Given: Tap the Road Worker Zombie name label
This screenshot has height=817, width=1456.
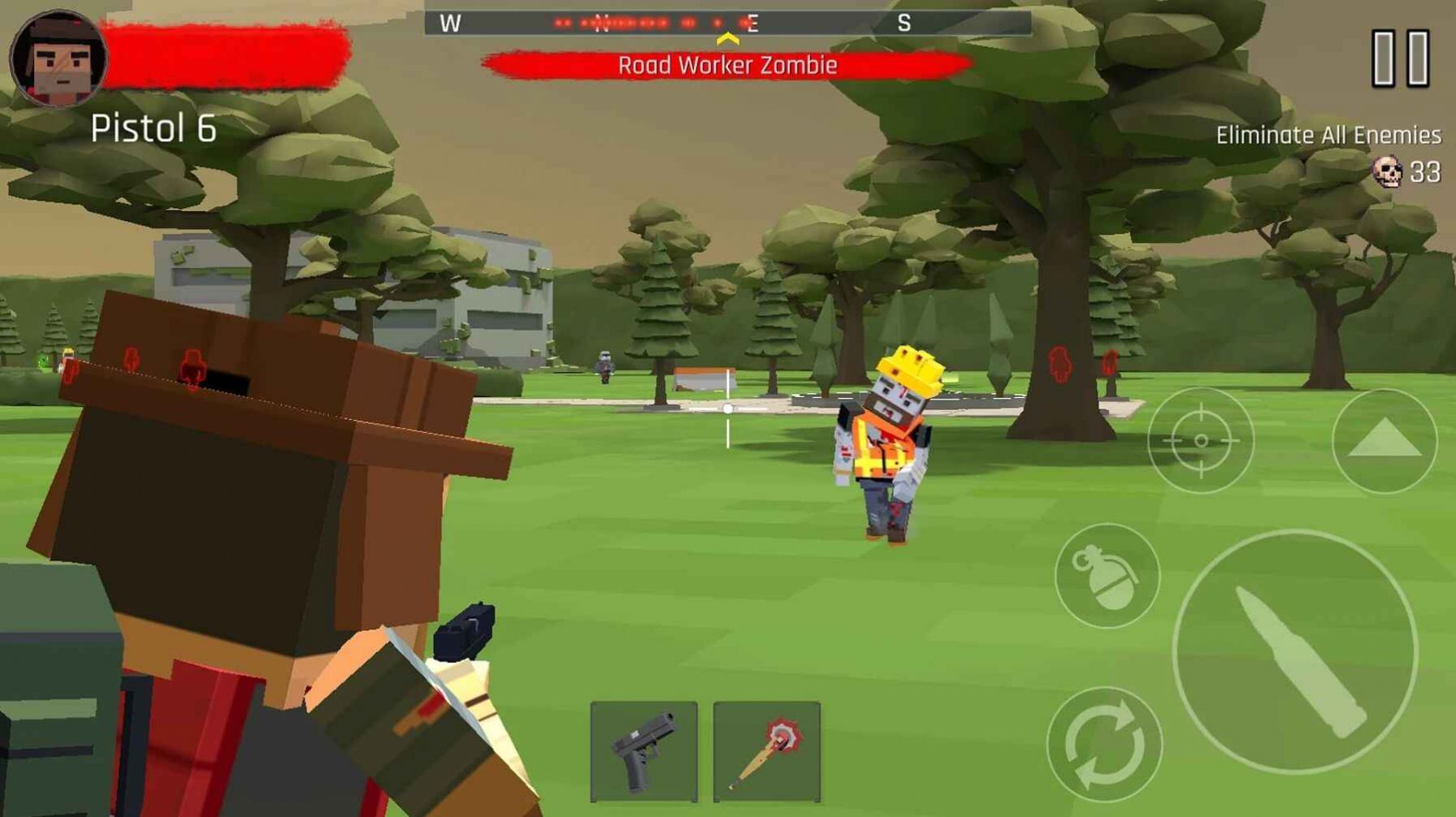Looking at the screenshot, I should point(727,66).
